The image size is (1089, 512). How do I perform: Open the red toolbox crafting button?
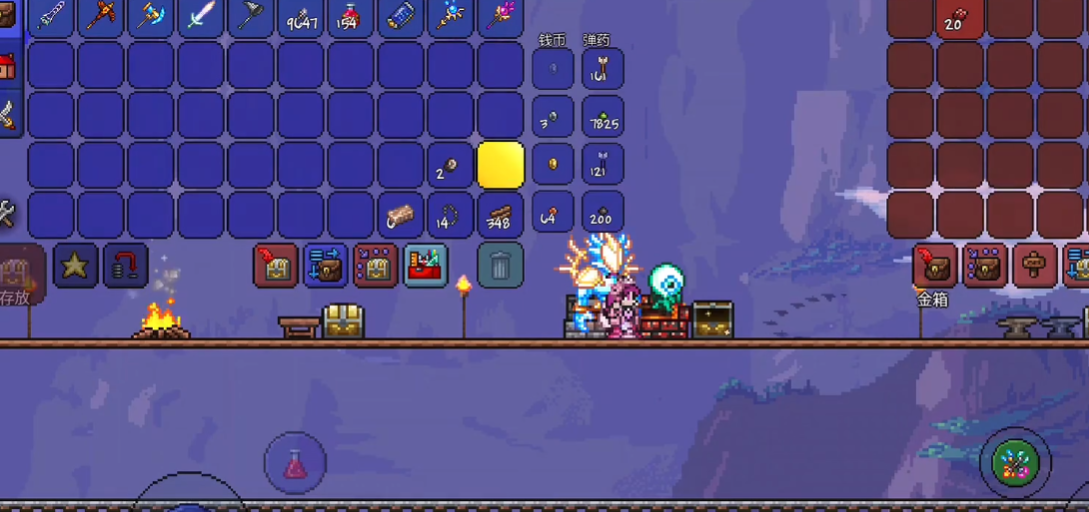click(426, 266)
